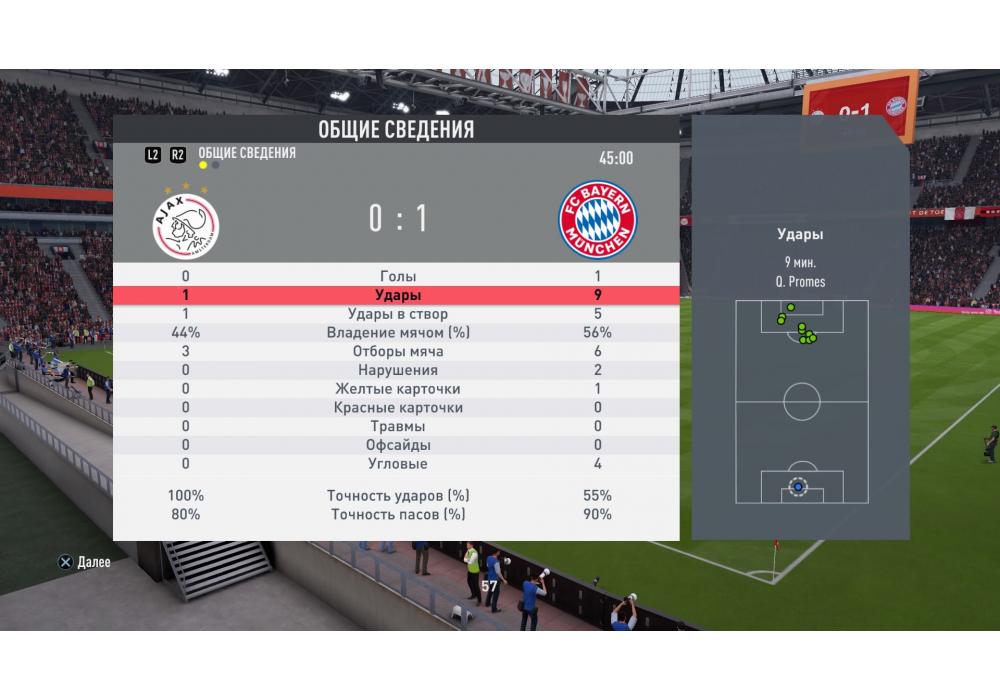Screen dimensions: 1000x700
Task: Choose the Удары в створ row
Action: click(397, 314)
